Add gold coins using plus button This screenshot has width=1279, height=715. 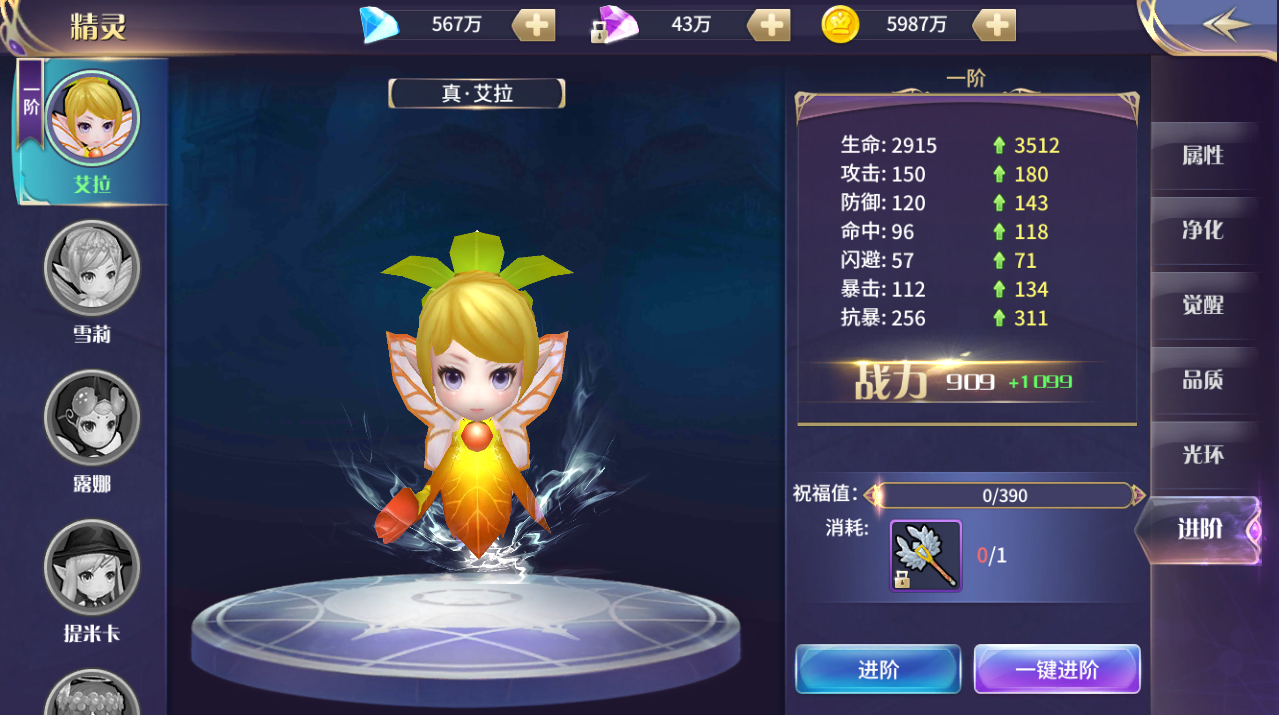coord(995,25)
